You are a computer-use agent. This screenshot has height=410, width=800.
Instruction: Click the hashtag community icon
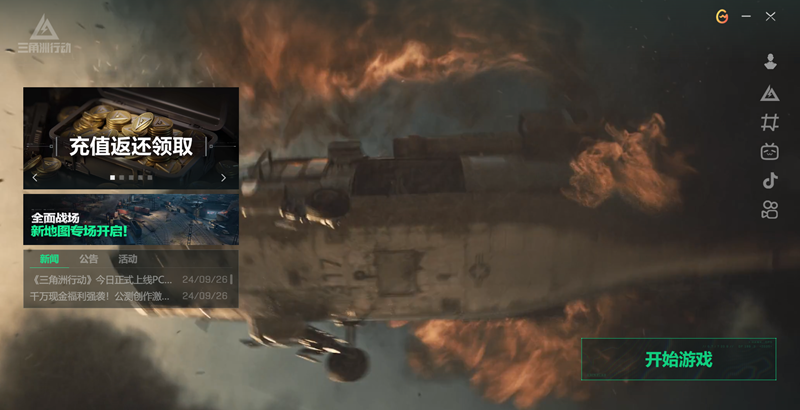point(770,122)
